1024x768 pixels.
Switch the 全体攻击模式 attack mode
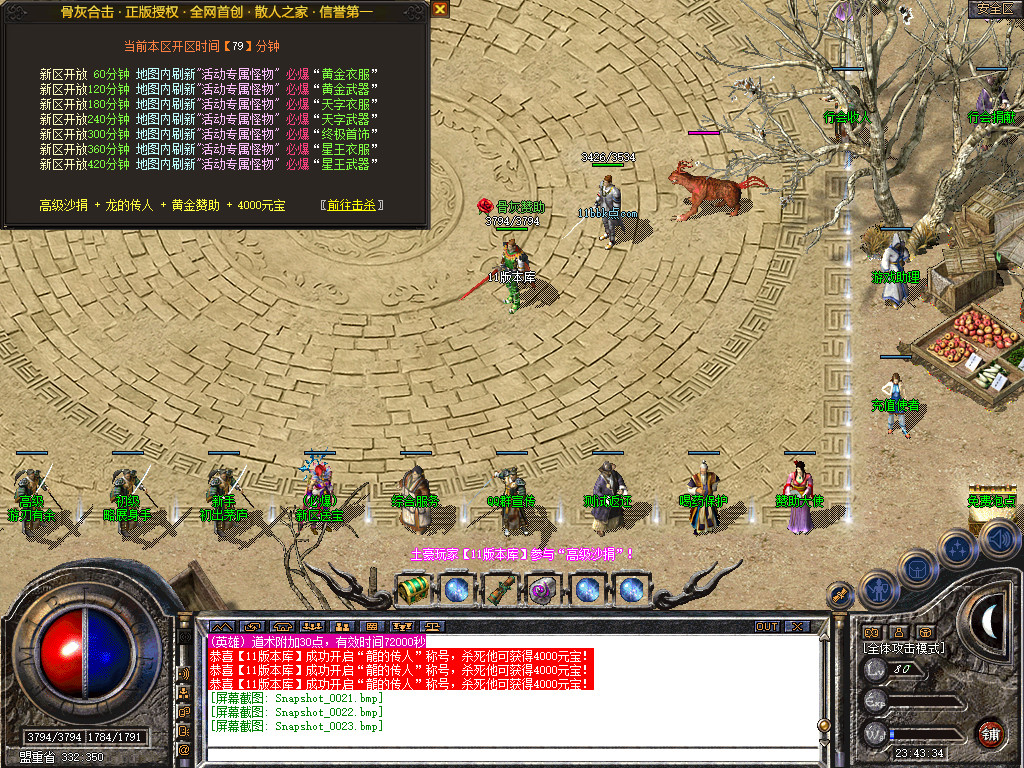point(904,648)
